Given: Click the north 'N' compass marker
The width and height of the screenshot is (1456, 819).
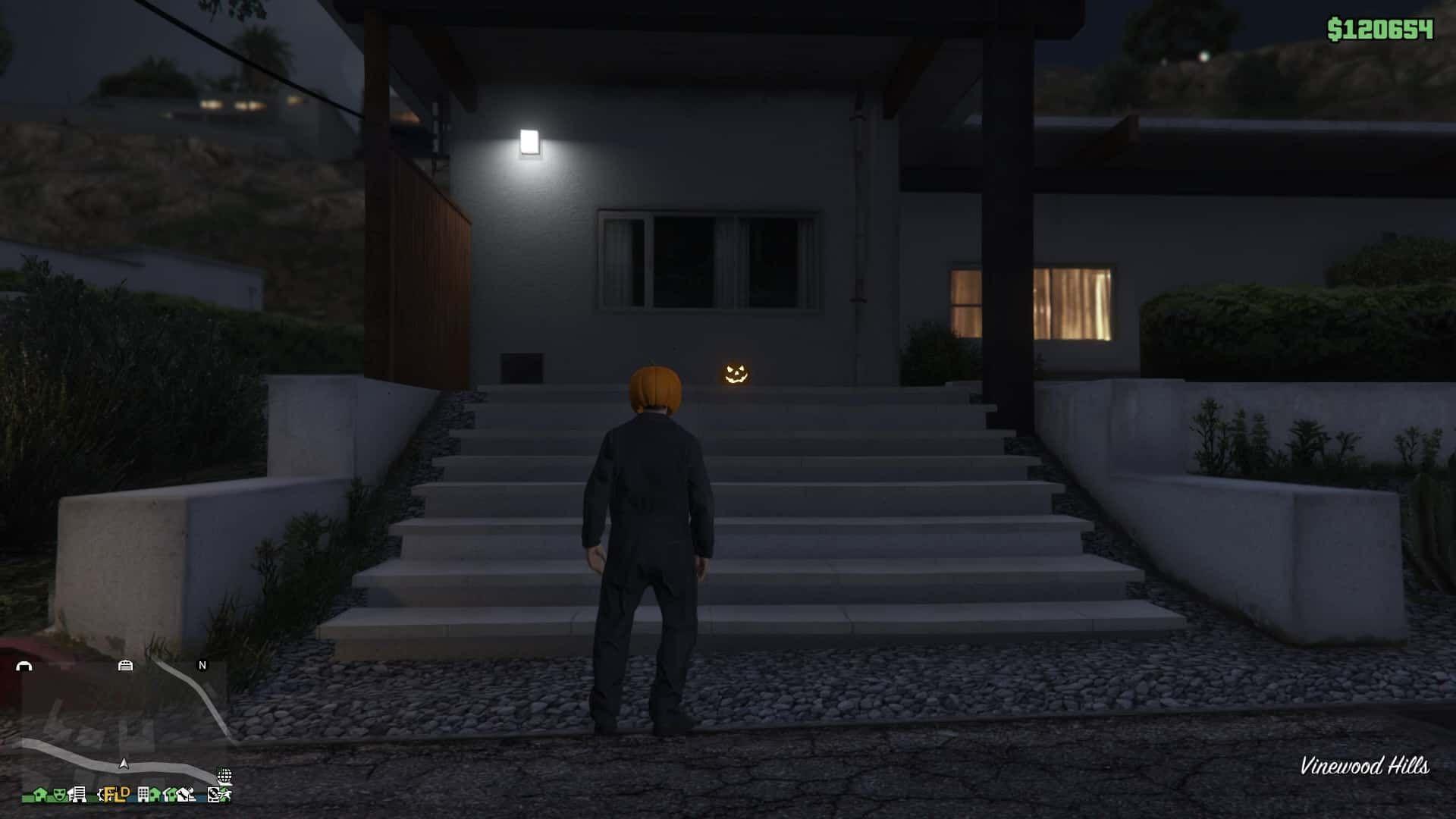Looking at the screenshot, I should click(x=202, y=665).
